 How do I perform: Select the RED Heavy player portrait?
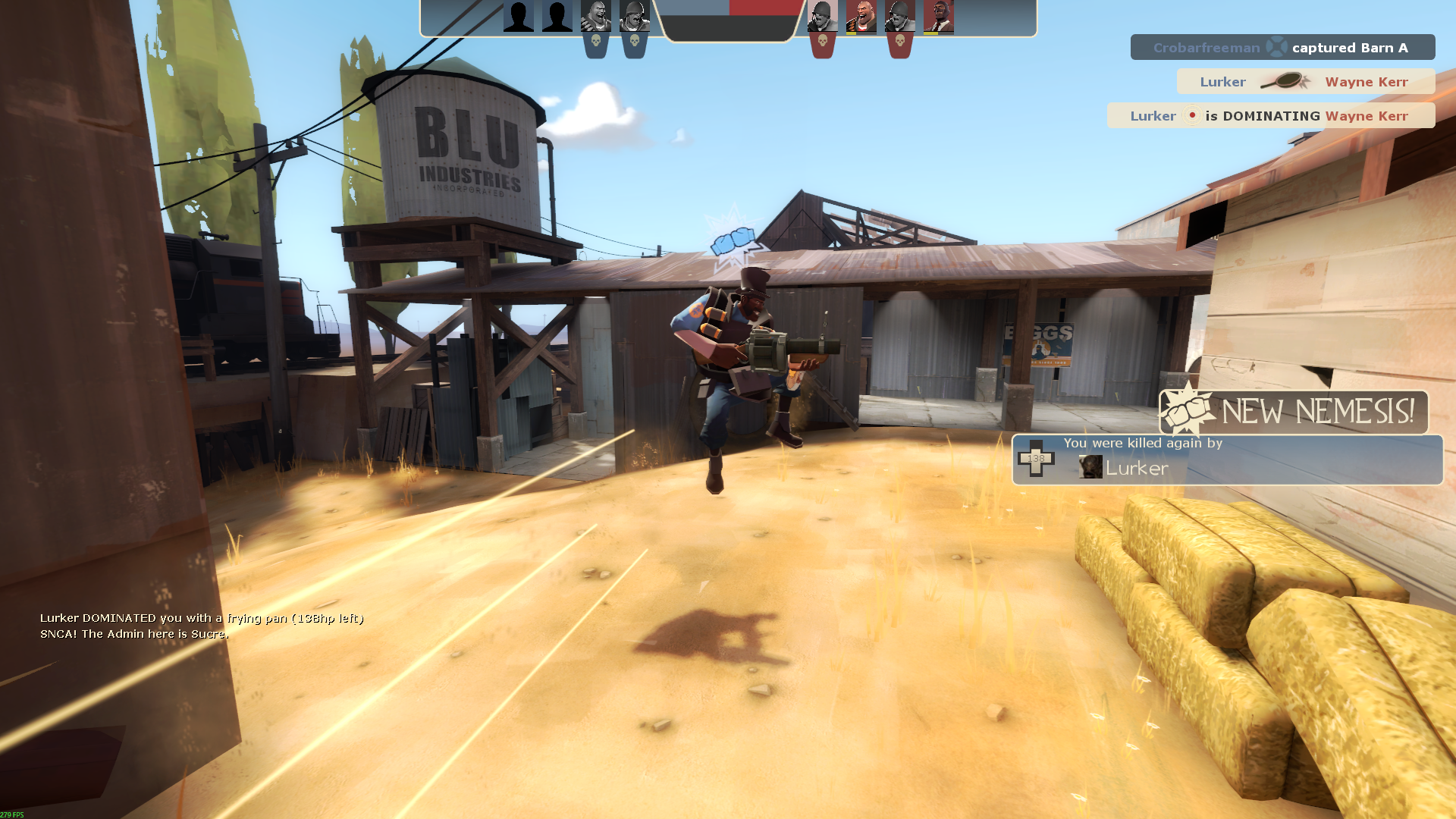(861, 17)
